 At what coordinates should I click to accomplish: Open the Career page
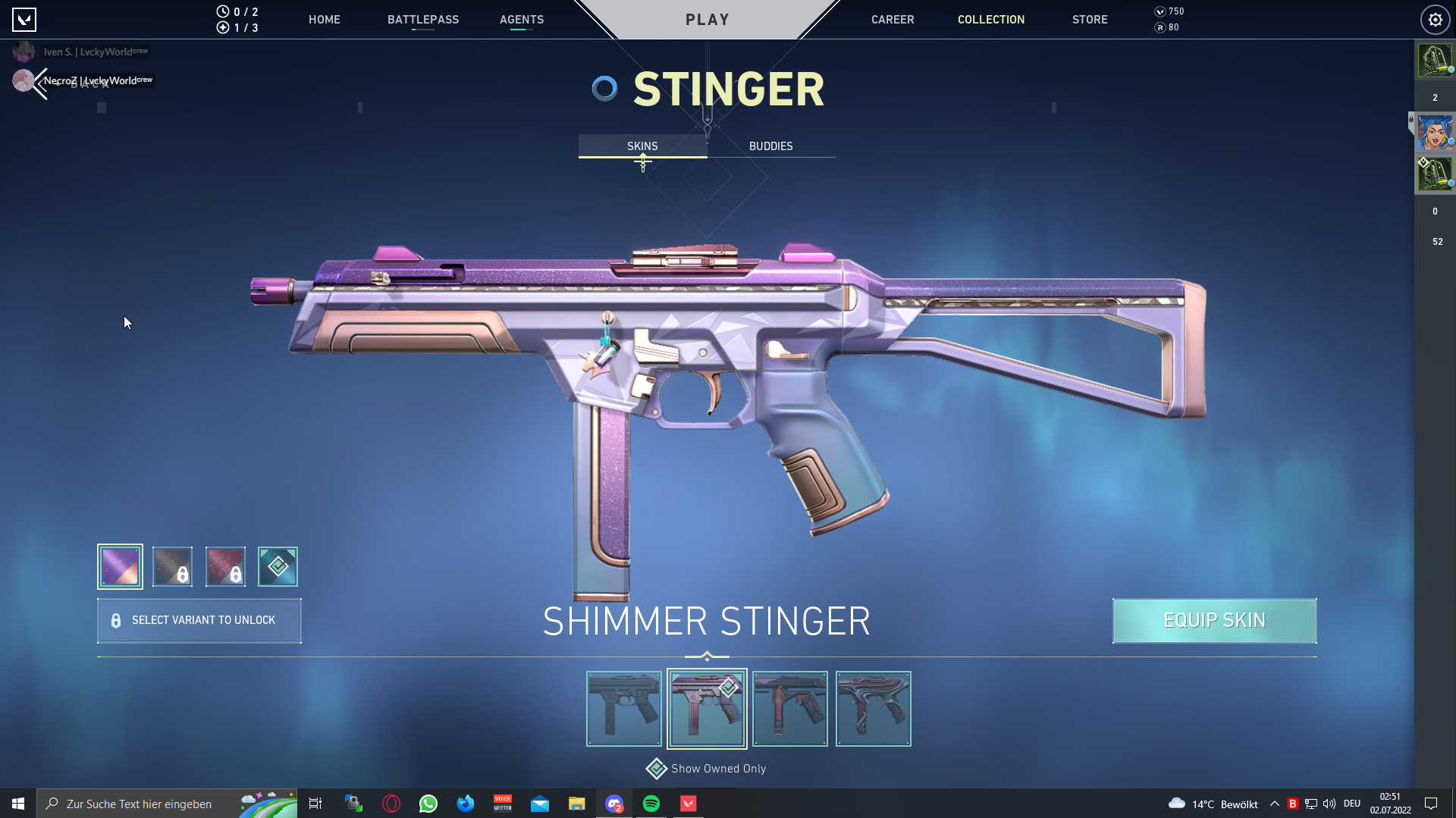tap(892, 20)
